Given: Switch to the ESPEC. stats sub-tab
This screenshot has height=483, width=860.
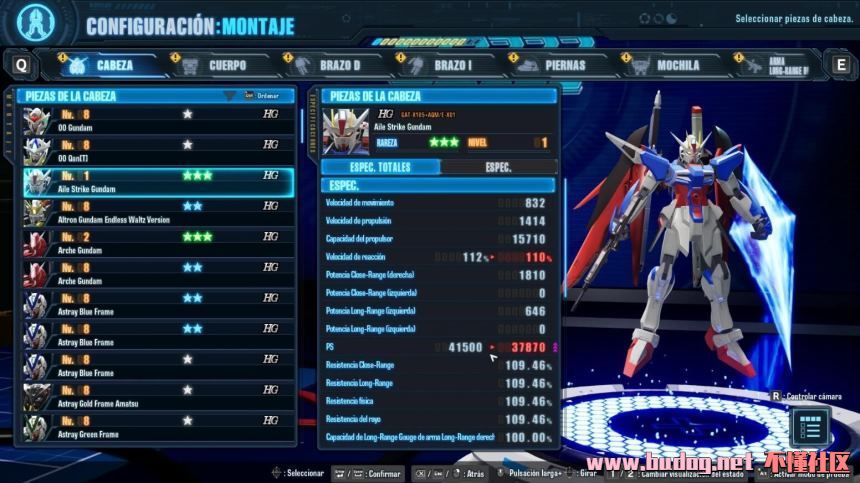Looking at the screenshot, I should pos(497,167).
